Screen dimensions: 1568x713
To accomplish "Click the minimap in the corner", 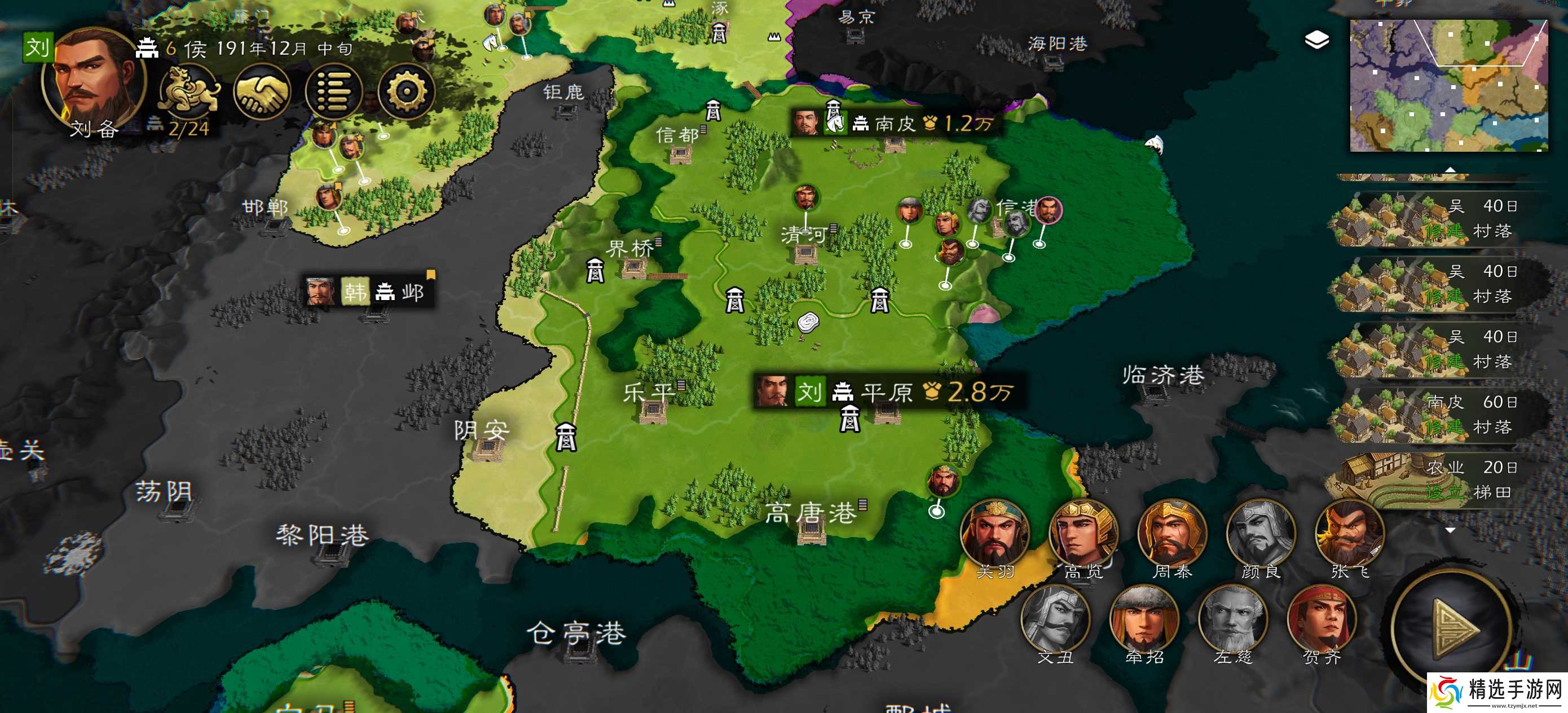I will 1448,85.
